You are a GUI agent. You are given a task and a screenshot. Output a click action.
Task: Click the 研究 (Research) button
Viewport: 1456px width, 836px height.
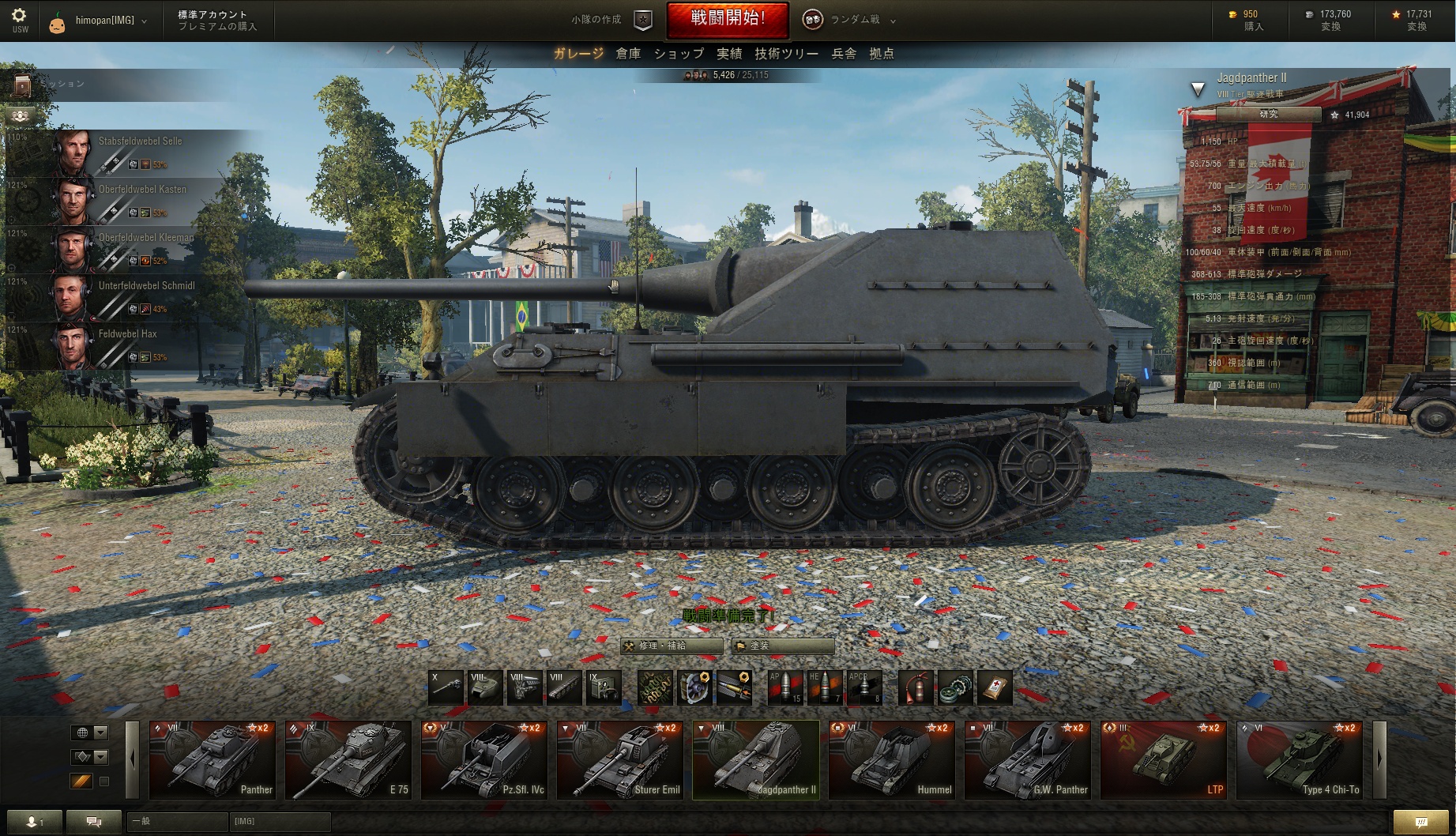(1268, 115)
